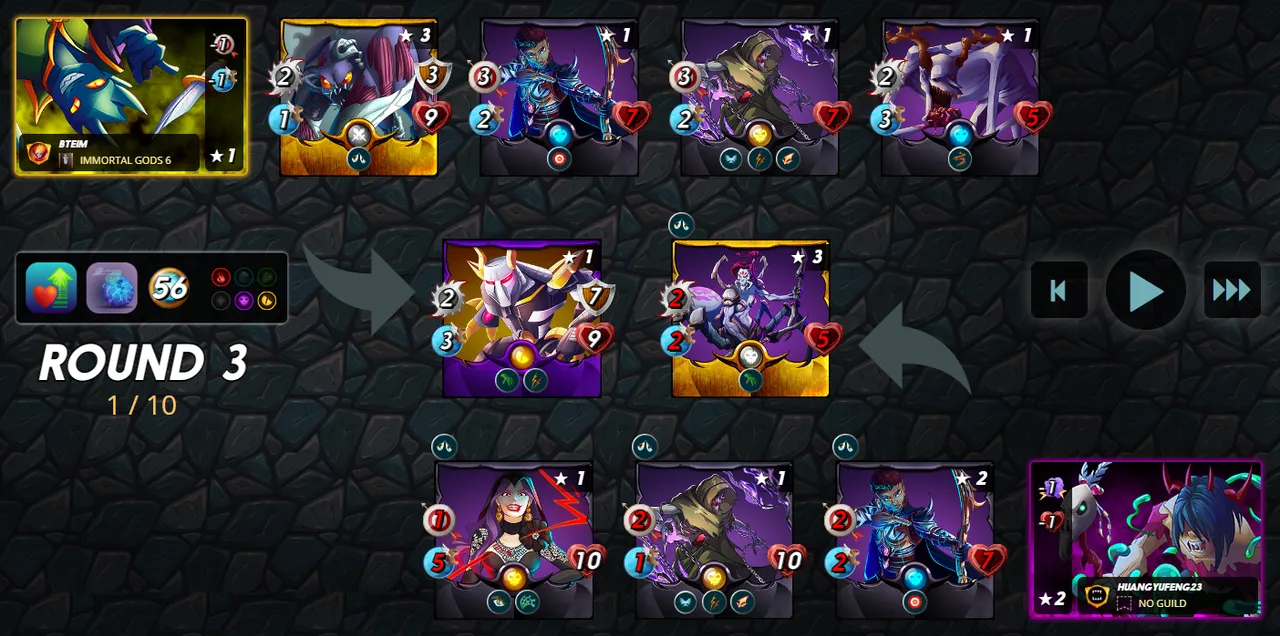Select HUANGYUFENG23's summoner card
The image size is (1280, 636).
(x=1145, y=538)
